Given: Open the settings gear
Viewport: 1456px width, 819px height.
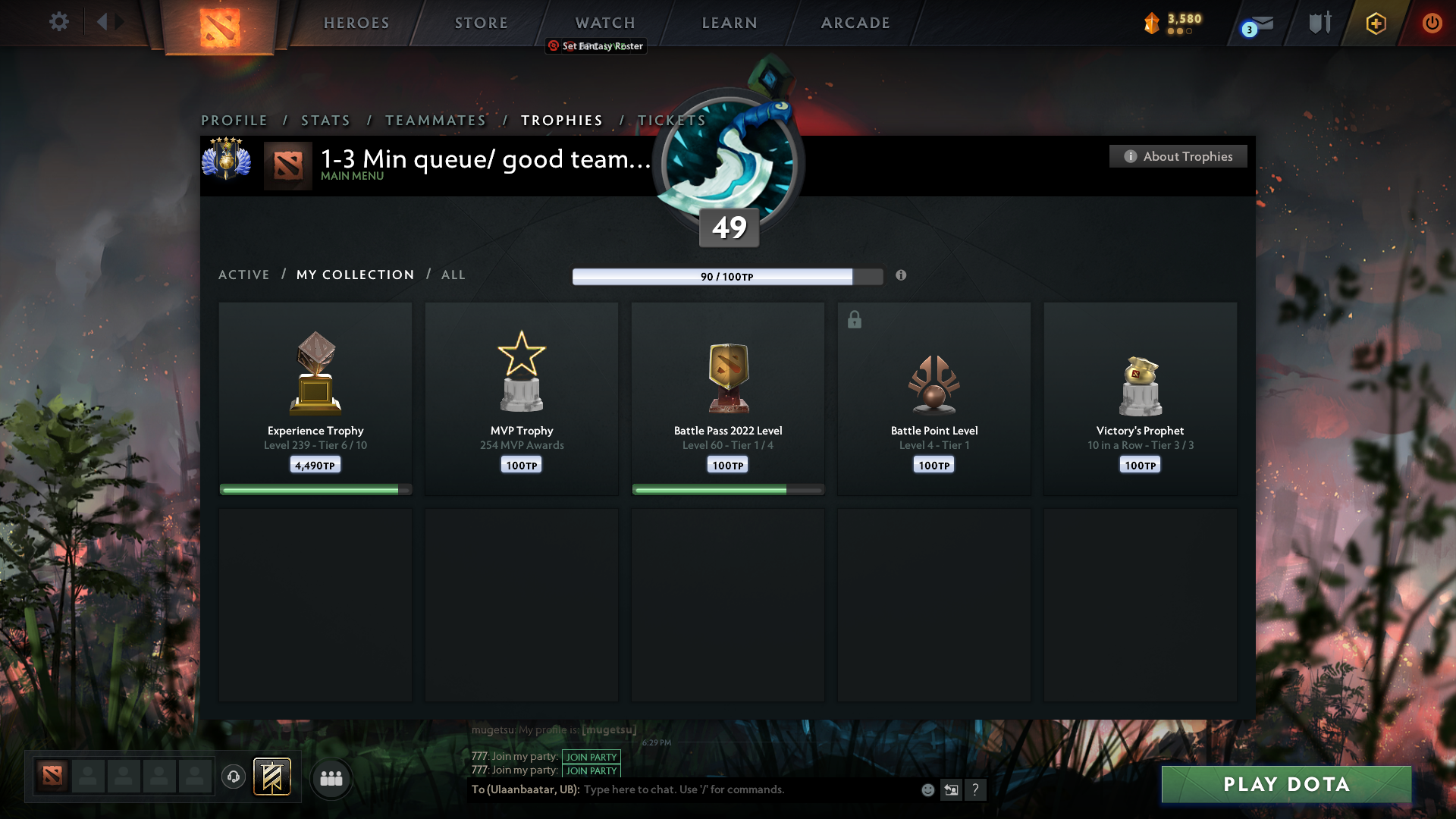Looking at the screenshot, I should click(x=58, y=22).
